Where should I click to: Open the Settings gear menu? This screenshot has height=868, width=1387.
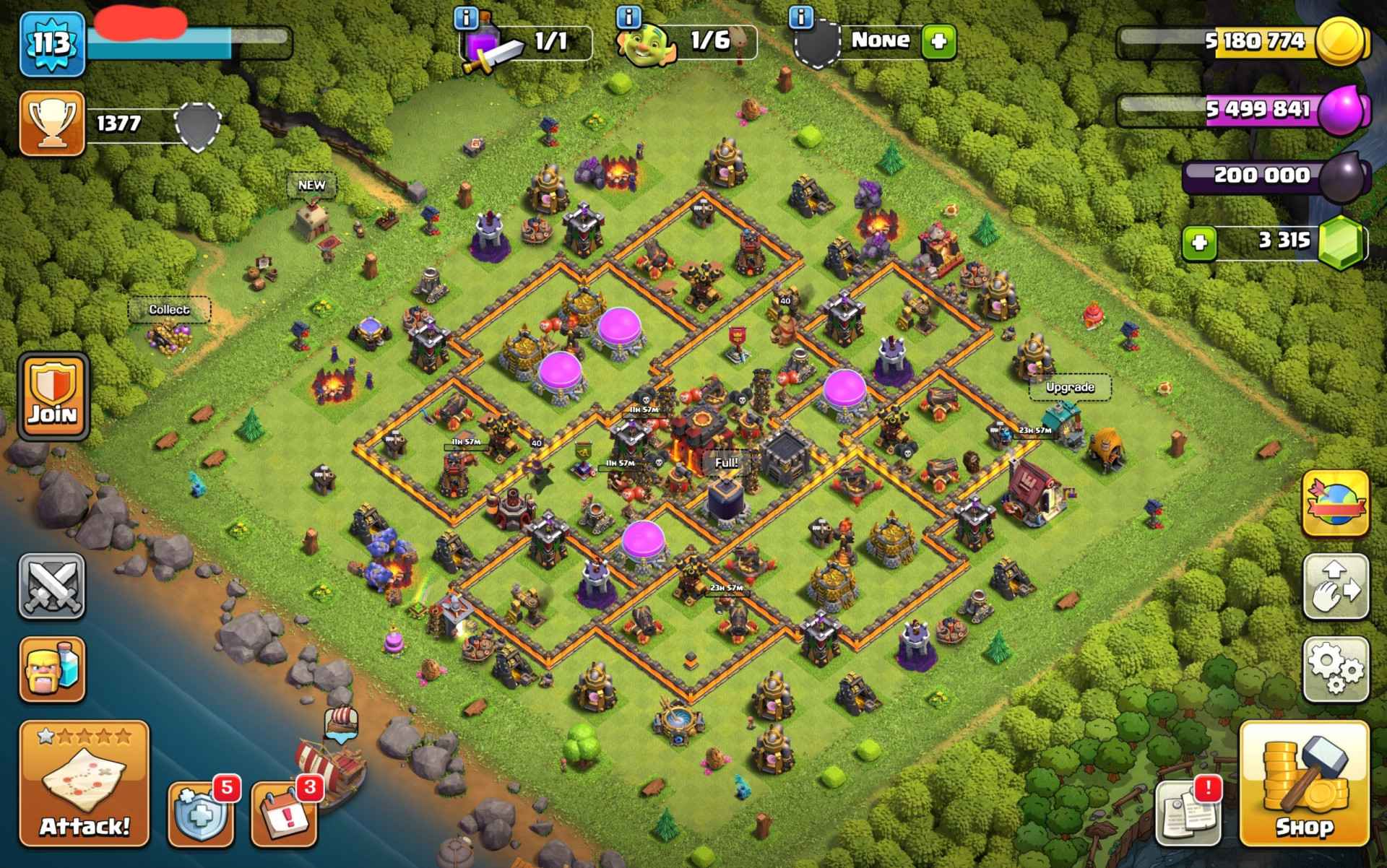(1336, 669)
